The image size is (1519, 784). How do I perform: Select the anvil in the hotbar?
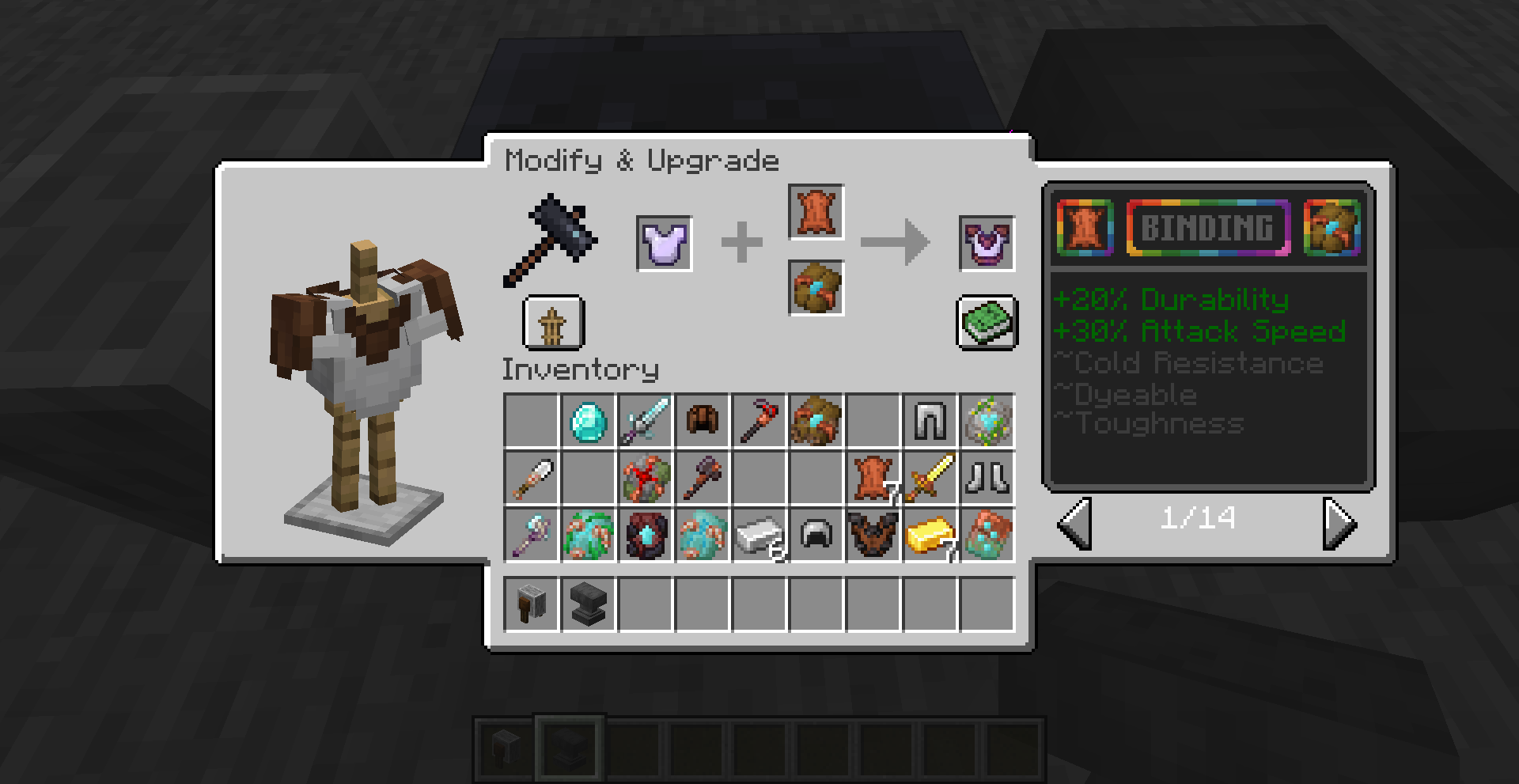[589, 605]
